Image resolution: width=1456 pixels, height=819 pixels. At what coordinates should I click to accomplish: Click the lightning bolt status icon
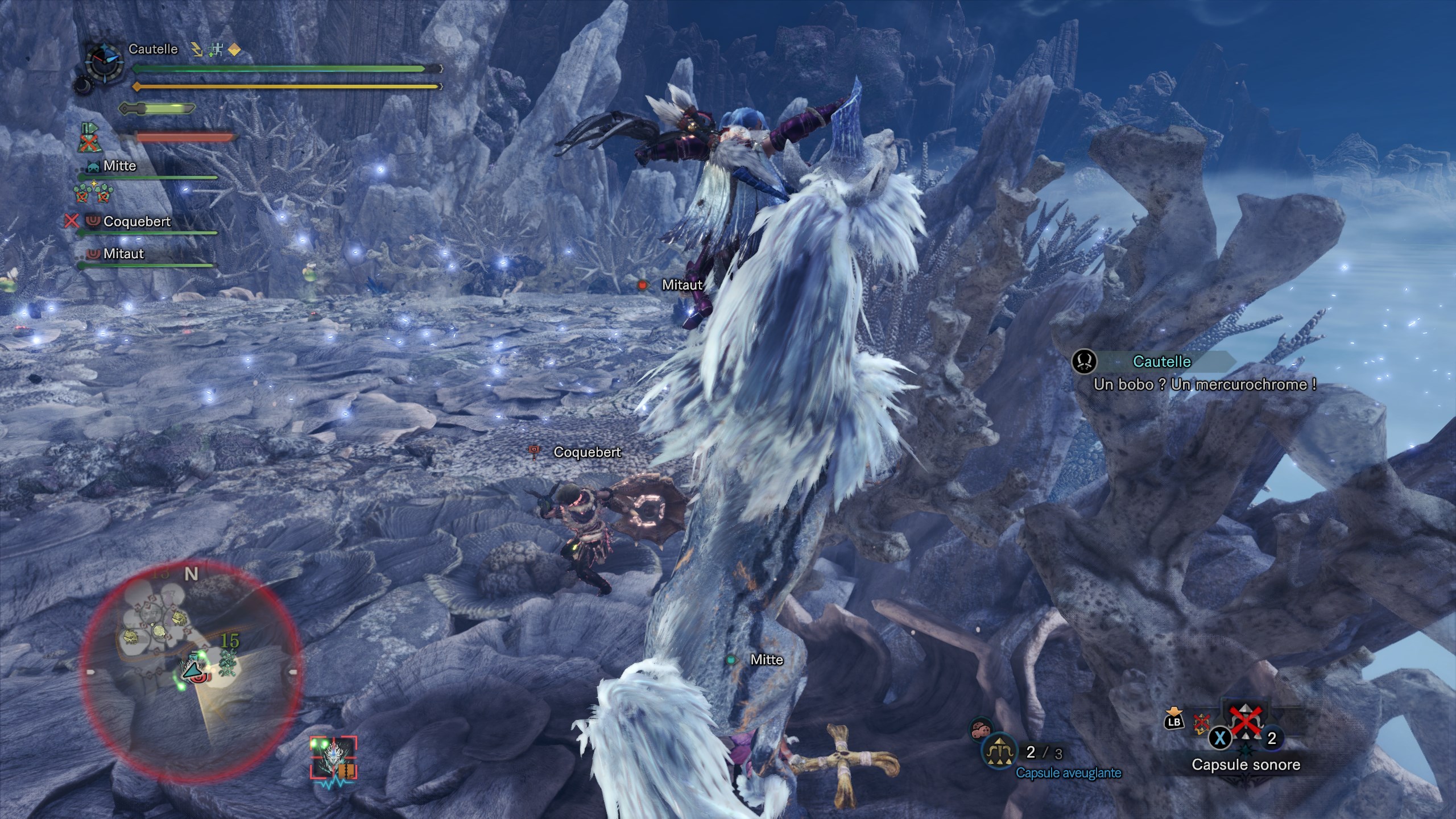point(197,50)
